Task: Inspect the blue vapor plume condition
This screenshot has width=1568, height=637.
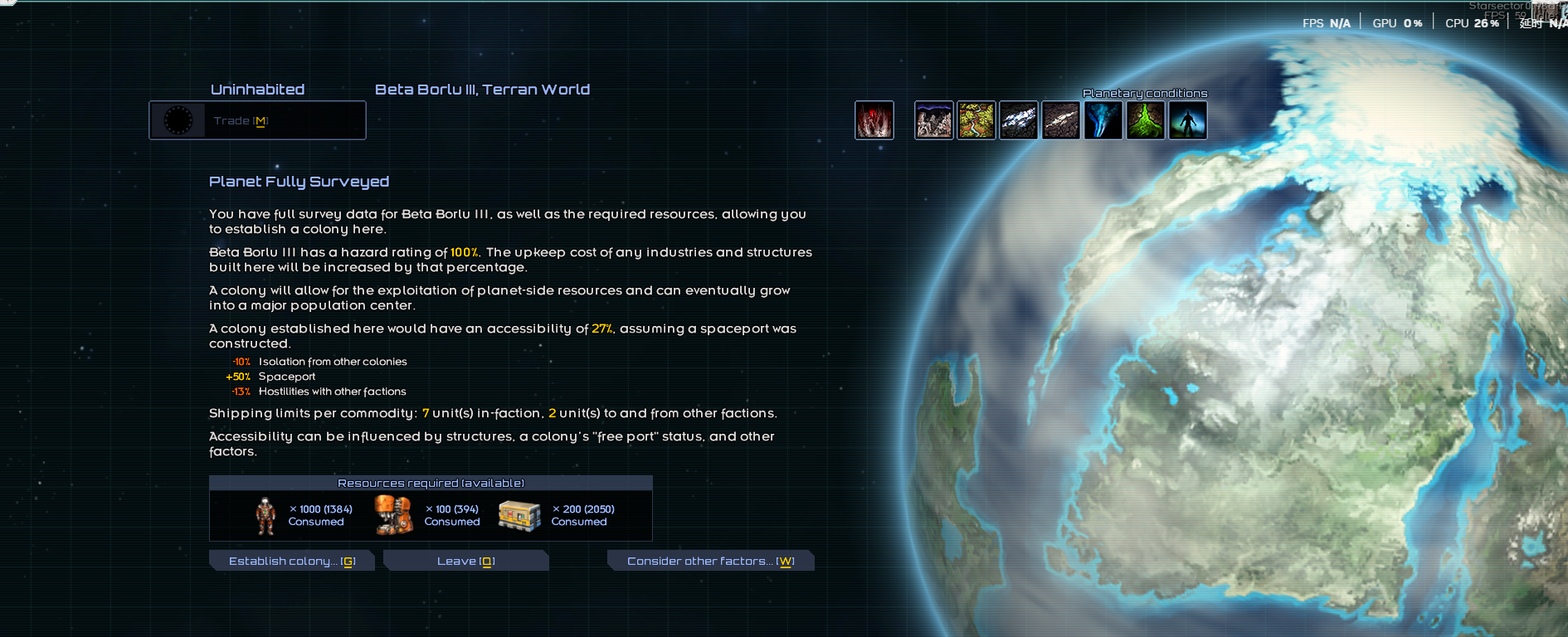Action: [x=1103, y=121]
